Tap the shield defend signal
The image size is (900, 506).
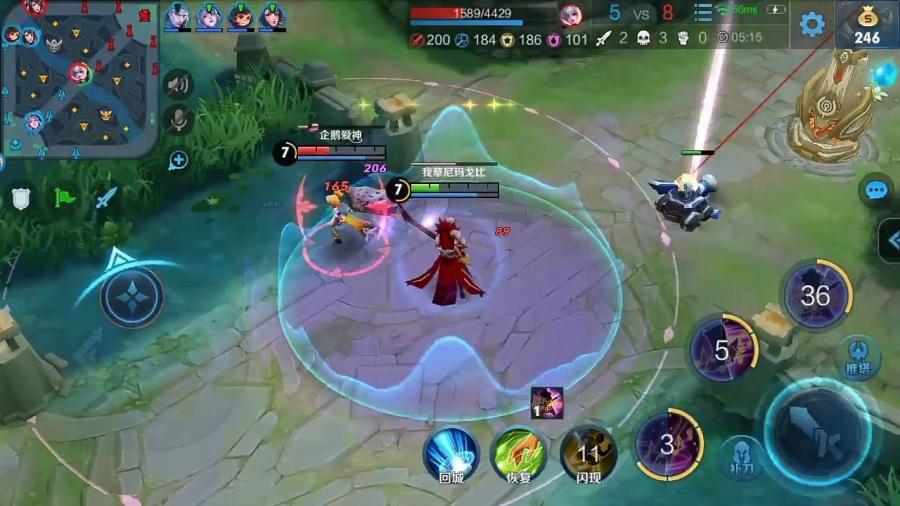[22, 198]
